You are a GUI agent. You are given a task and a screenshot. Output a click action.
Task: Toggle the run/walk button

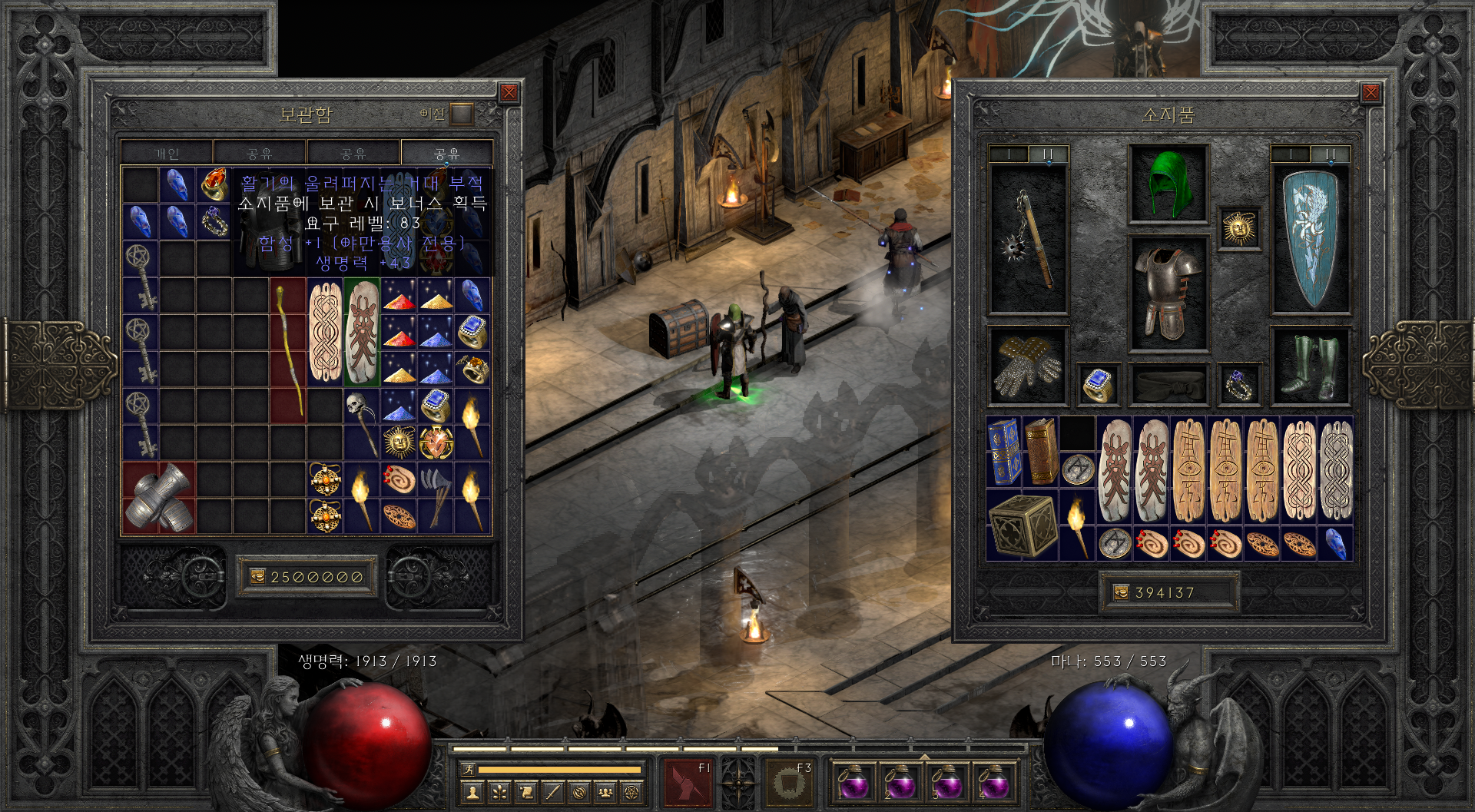click(x=468, y=769)
